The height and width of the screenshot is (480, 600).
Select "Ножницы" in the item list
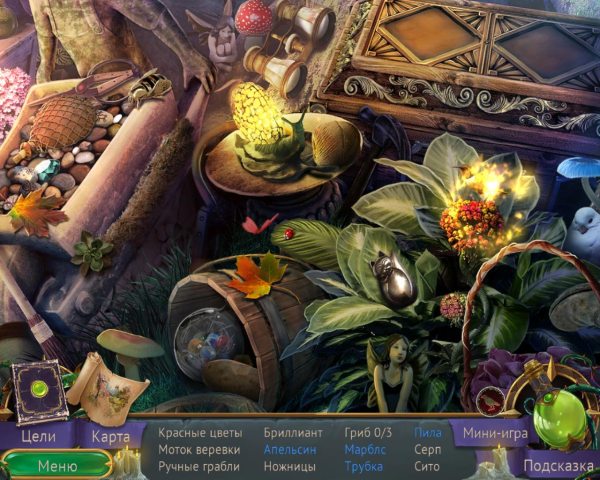[291, 465]
